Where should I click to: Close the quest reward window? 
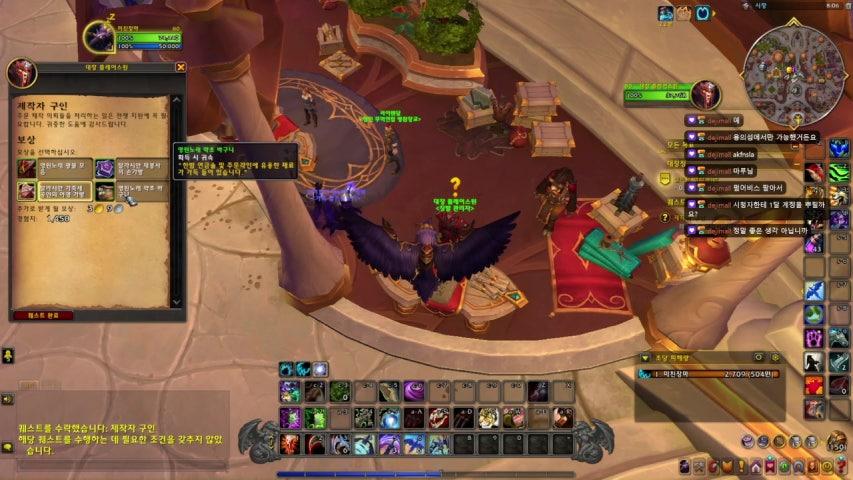tap(181, 67)
